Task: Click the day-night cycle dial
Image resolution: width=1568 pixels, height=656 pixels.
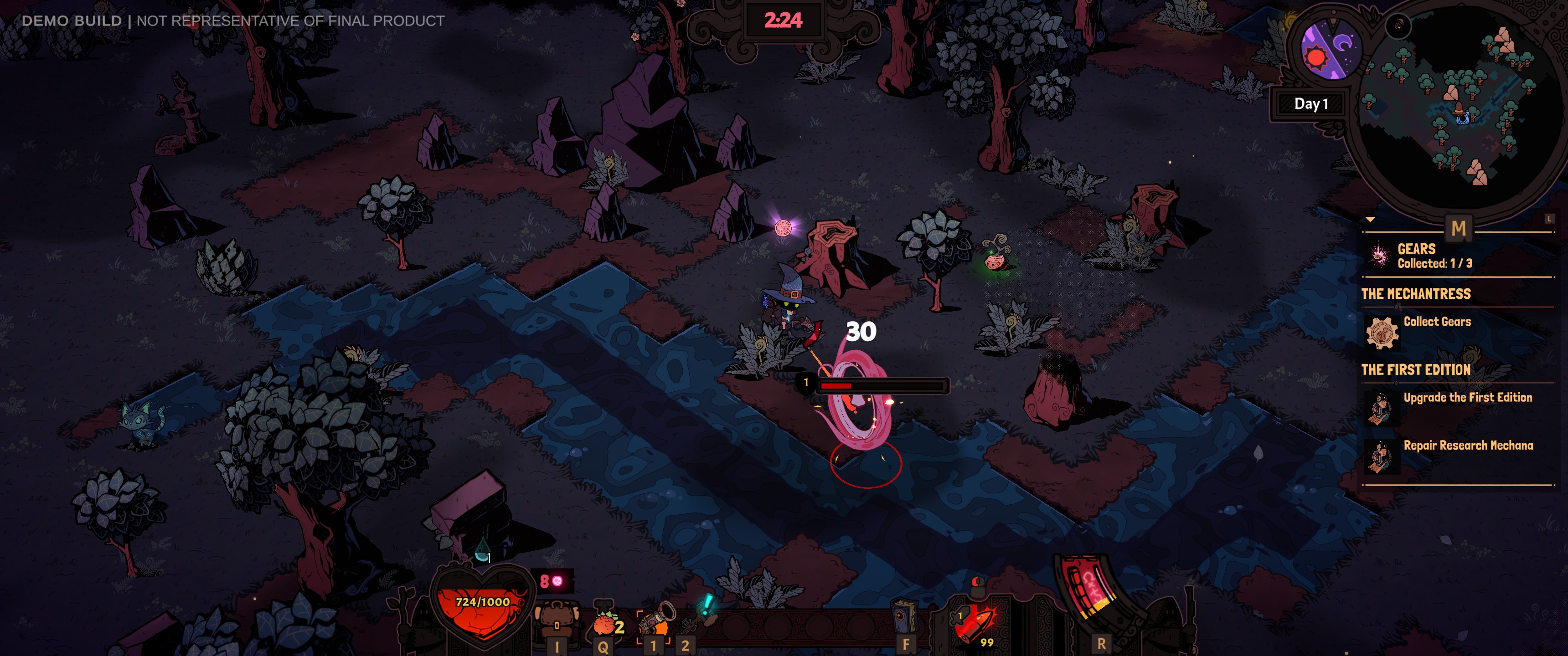Action: pos(1330,52)
